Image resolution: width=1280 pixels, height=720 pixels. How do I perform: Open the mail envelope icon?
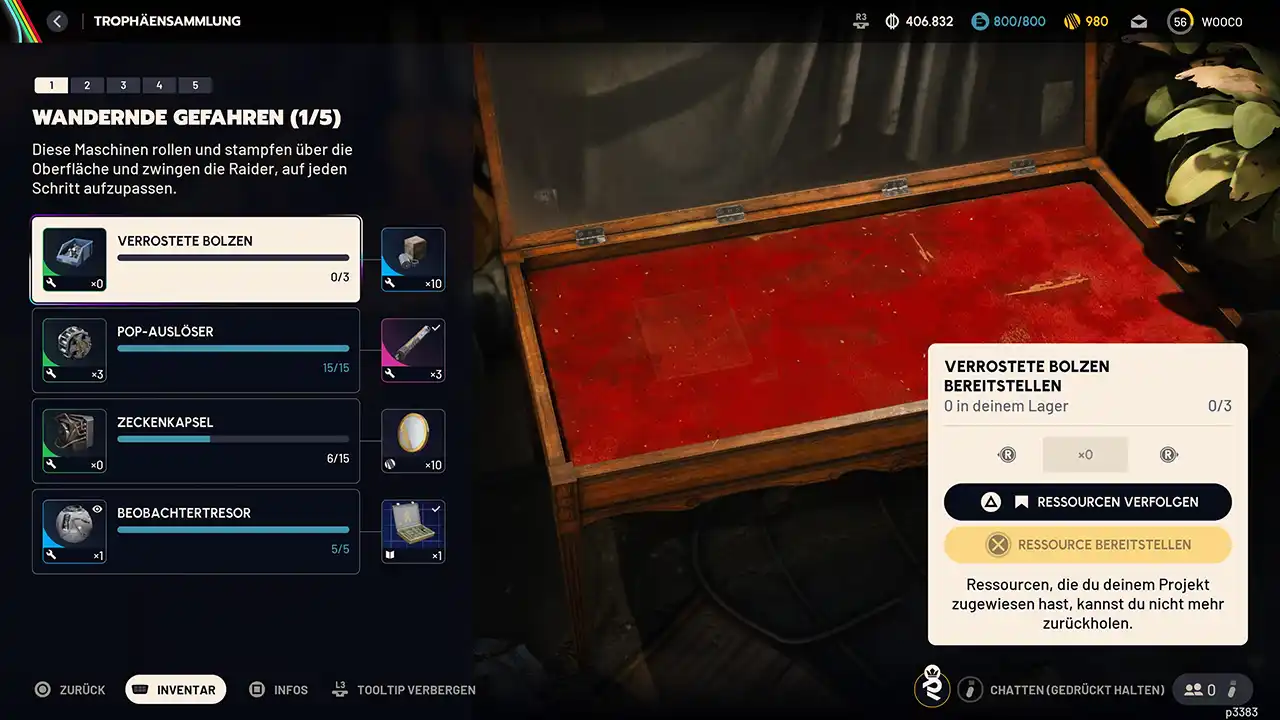click(x=1139, y=21)
